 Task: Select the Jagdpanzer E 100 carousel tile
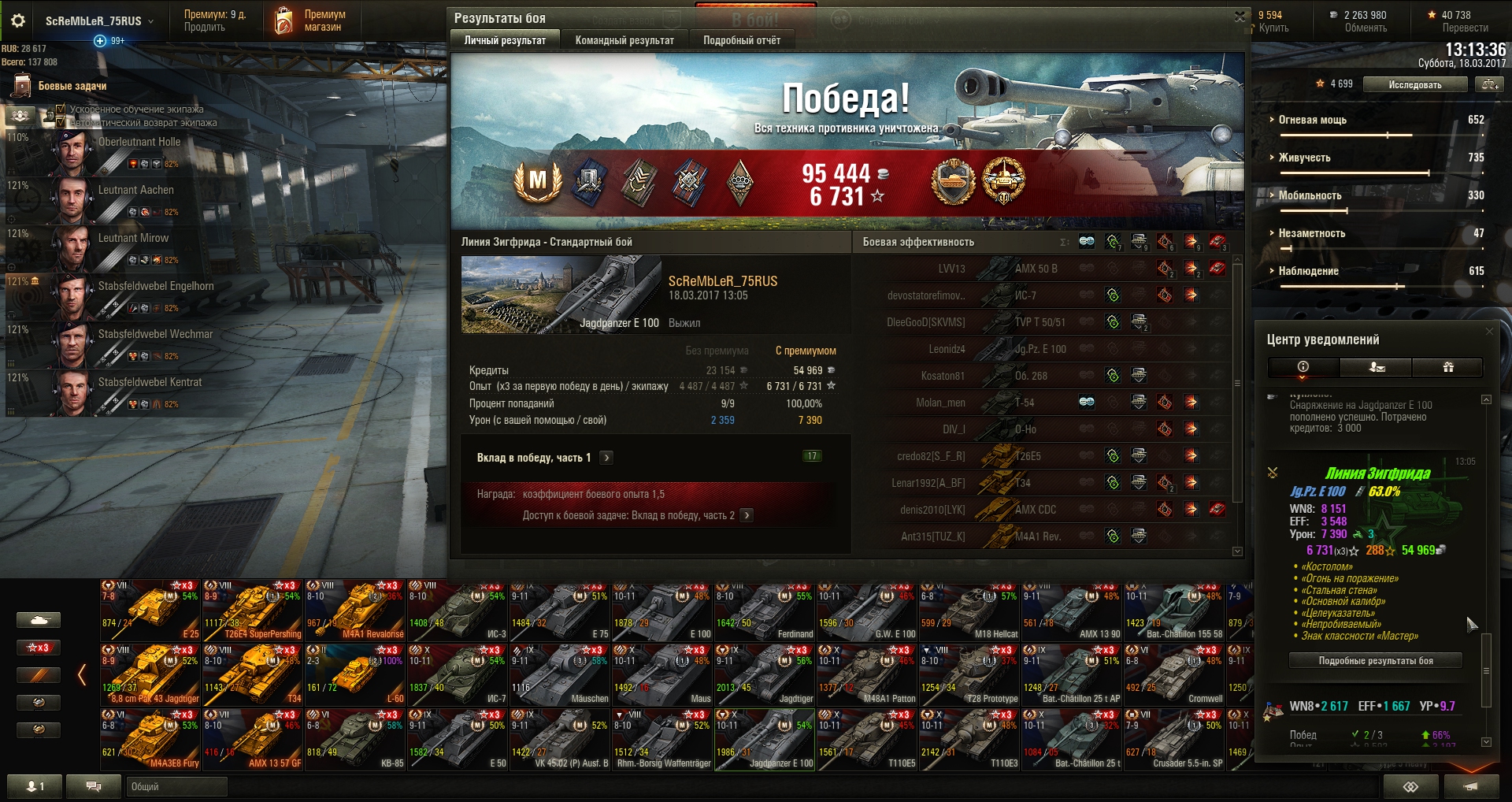coord(765,741)
